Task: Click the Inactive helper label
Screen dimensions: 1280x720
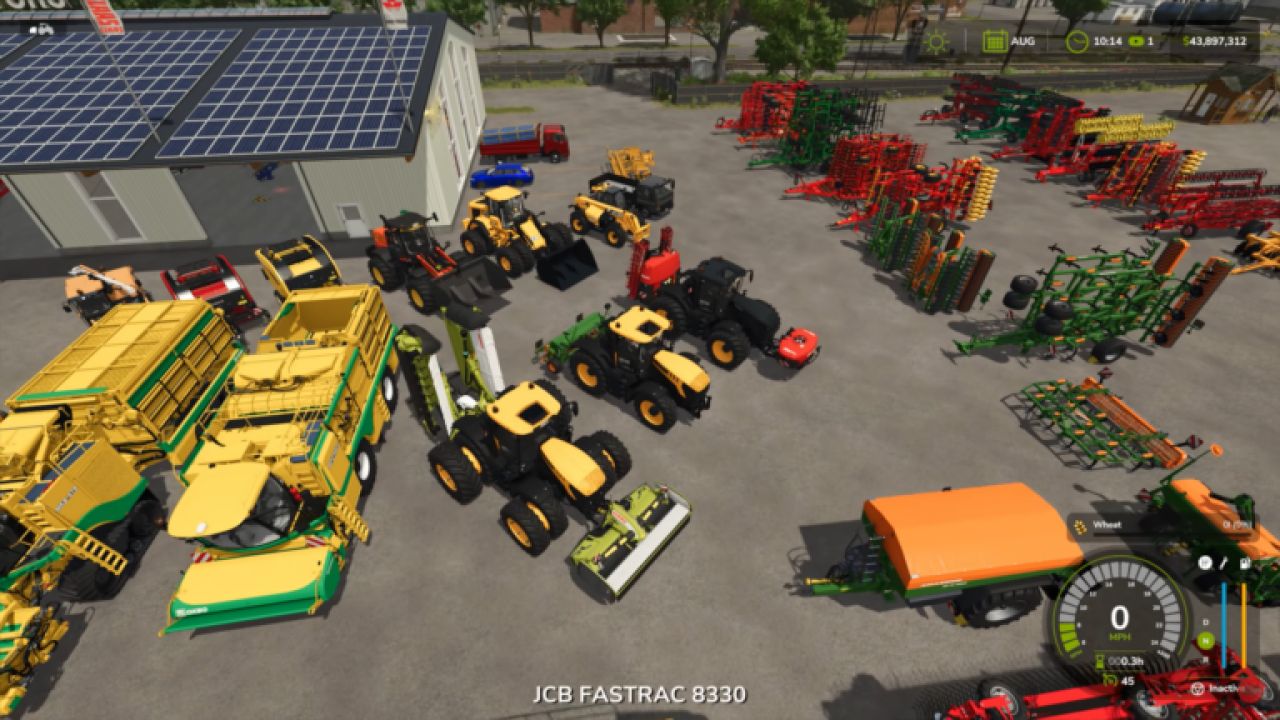Action: [x=1225, y=687]
